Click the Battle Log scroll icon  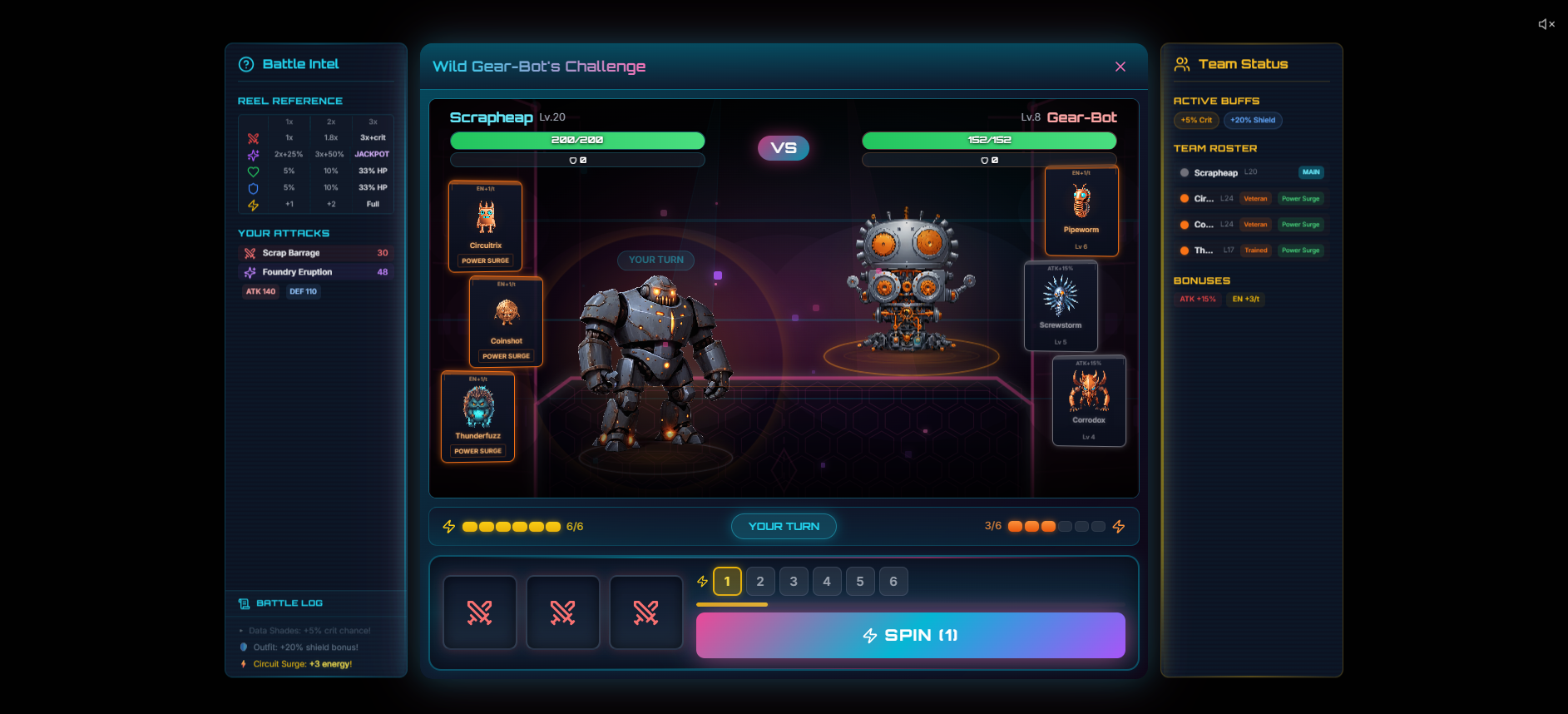click(243, 602)
